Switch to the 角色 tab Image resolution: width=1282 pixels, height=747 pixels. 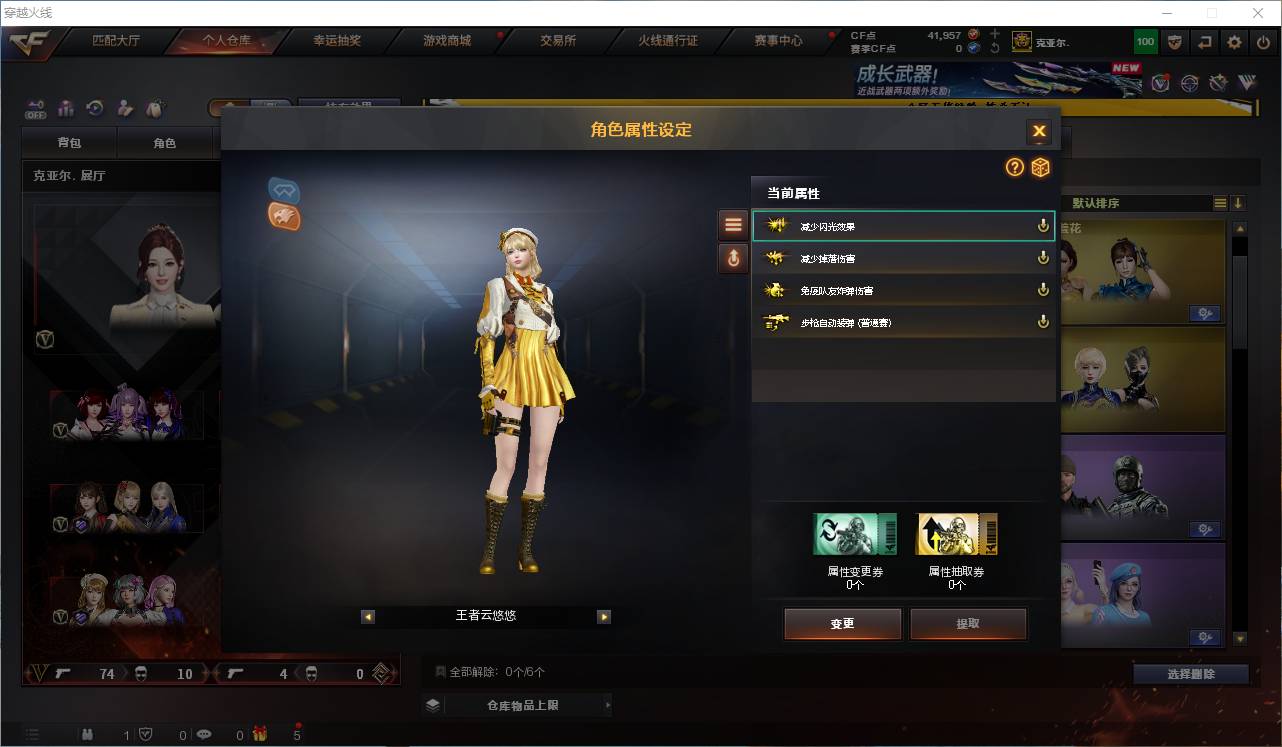(166, 143)
